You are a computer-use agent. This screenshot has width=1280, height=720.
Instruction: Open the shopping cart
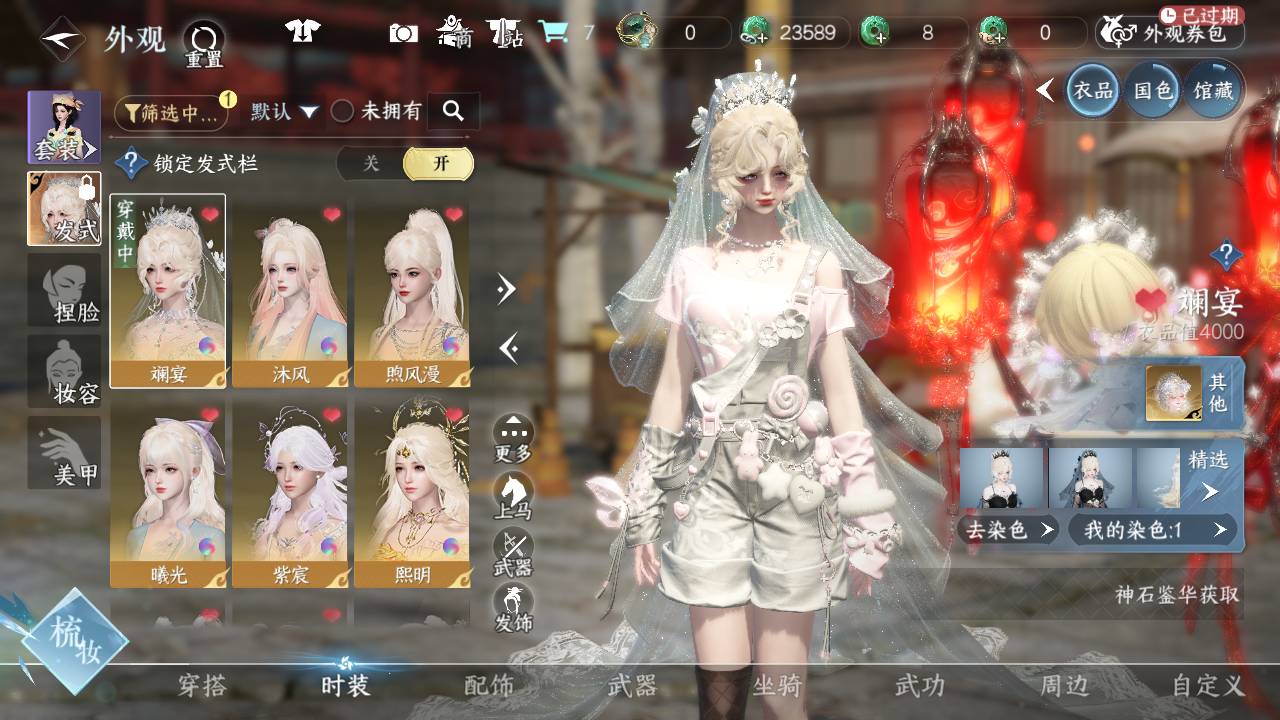point(552,33)
